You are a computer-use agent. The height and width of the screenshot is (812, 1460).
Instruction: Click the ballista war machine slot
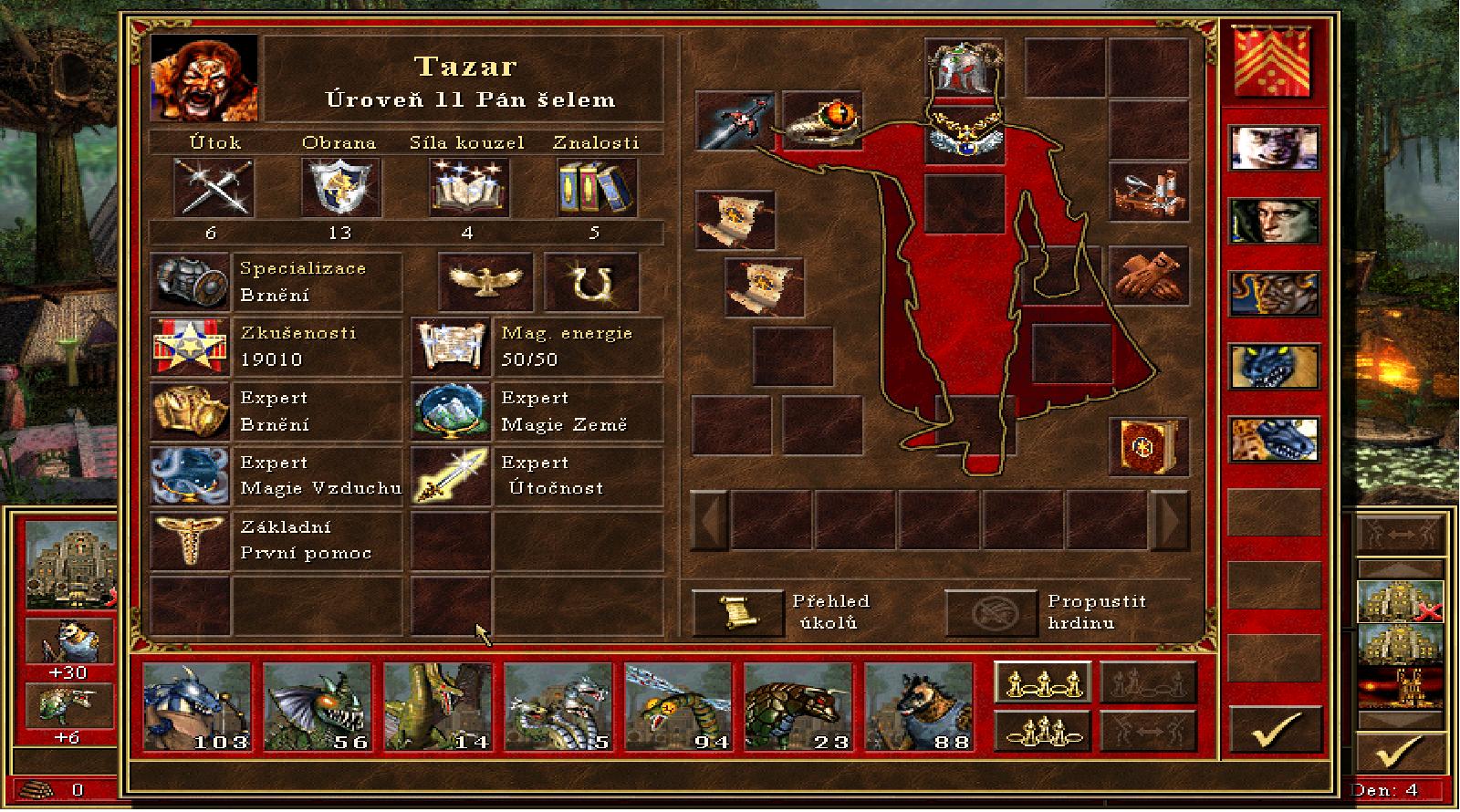coord(1148,191)
